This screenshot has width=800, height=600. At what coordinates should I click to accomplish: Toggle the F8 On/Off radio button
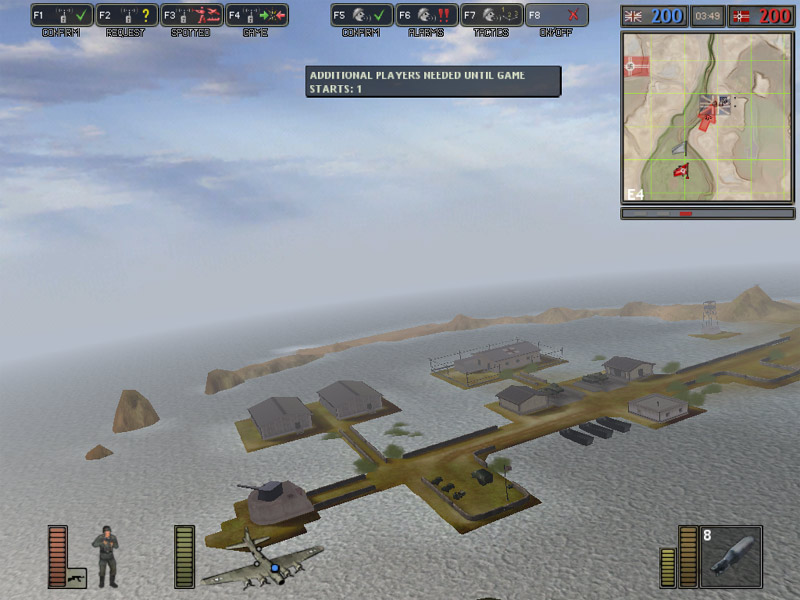tap(556, 15)
